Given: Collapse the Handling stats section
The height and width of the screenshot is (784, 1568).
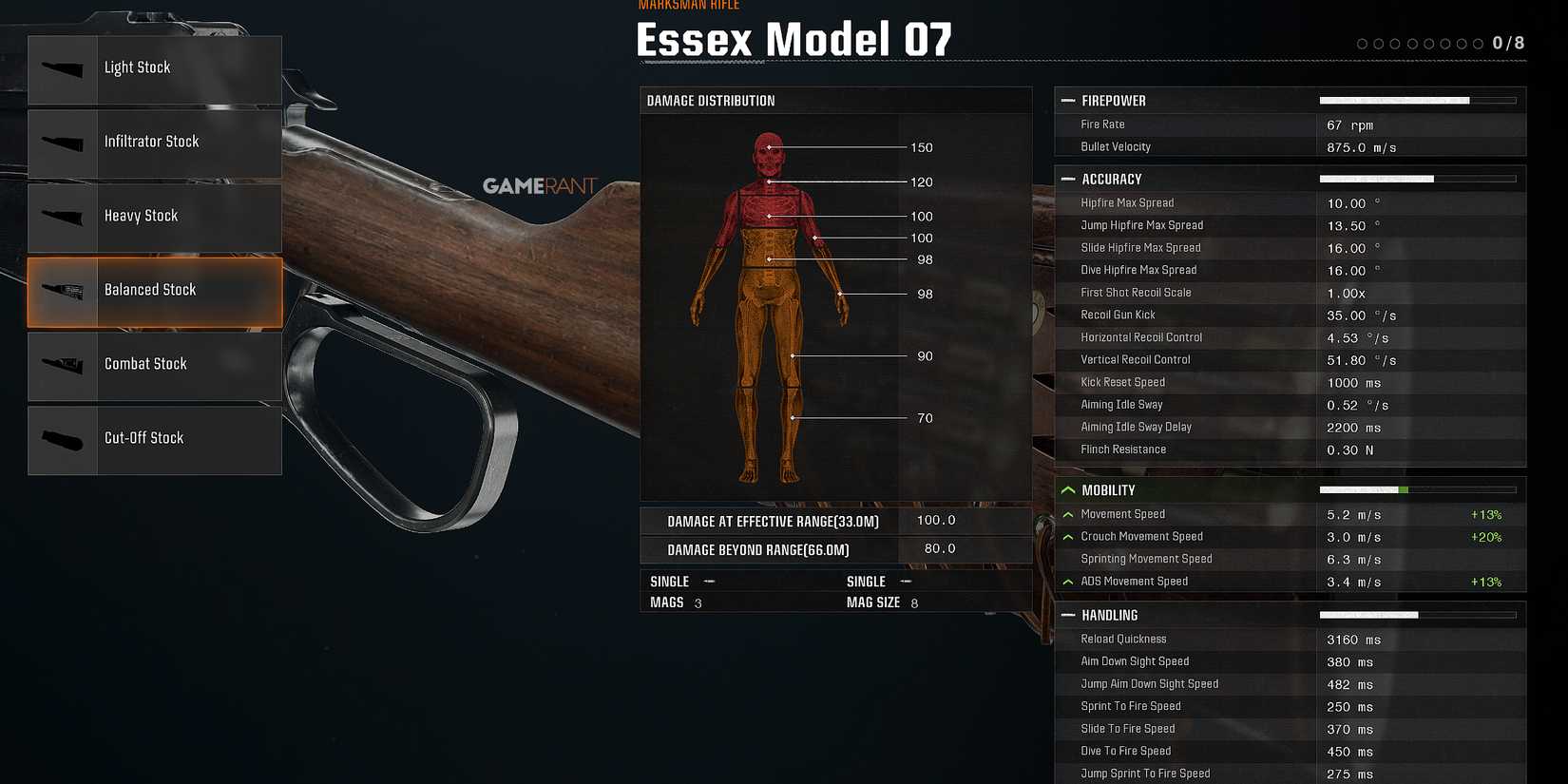Looking at the screenshot, I should [x=1068, y=615].
